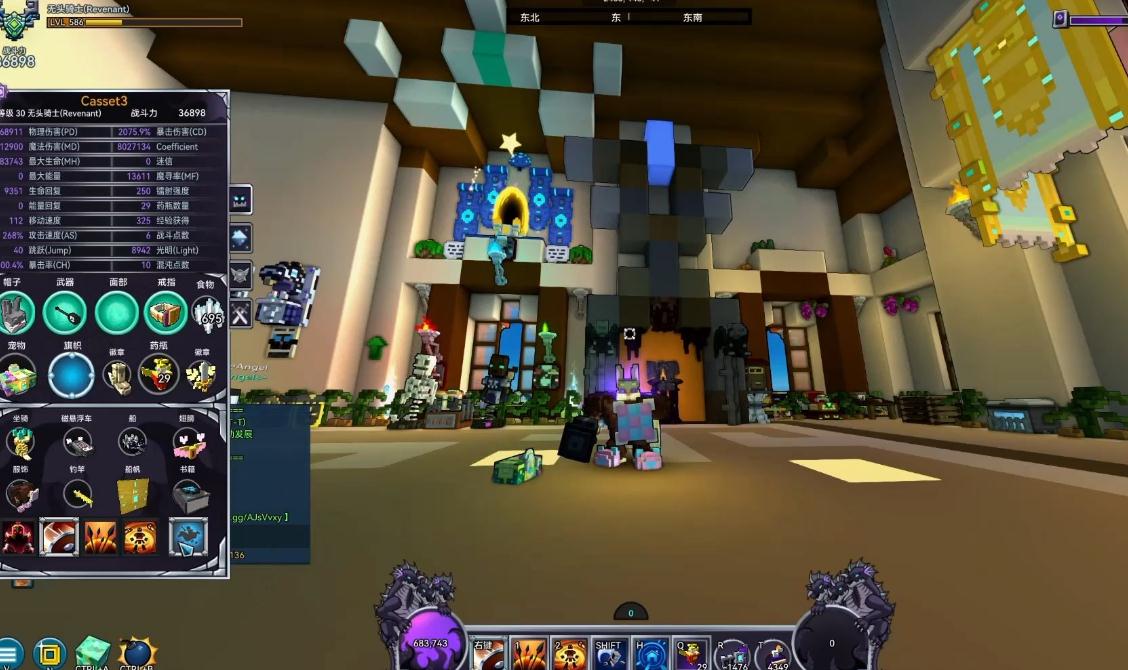The height and width of the screenshot is (670, 1128).
Task: Select the empty face slot (面部)
Action: [117, 314]
